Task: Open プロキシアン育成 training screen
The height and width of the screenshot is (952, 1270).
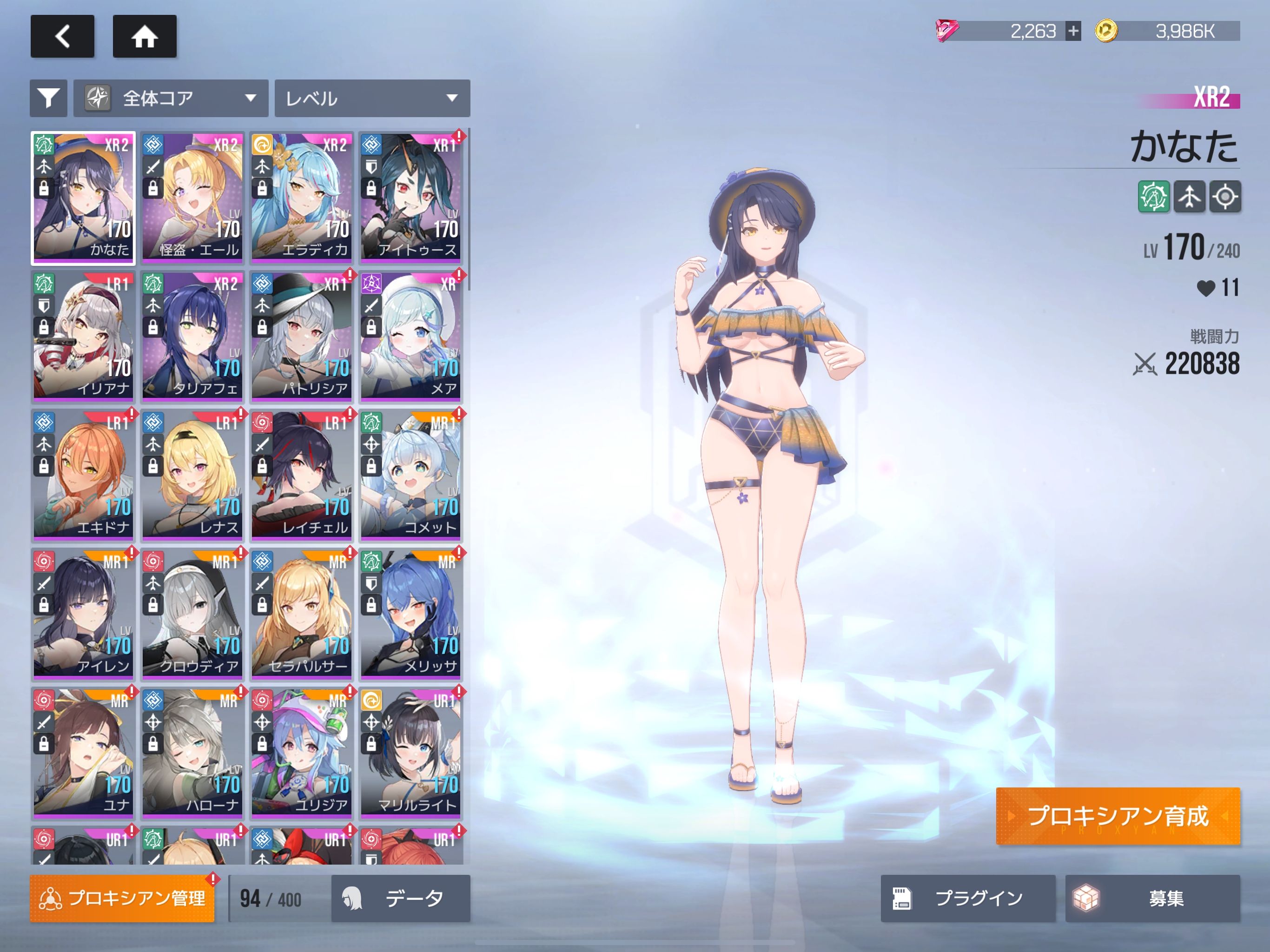Action: 1117,815
